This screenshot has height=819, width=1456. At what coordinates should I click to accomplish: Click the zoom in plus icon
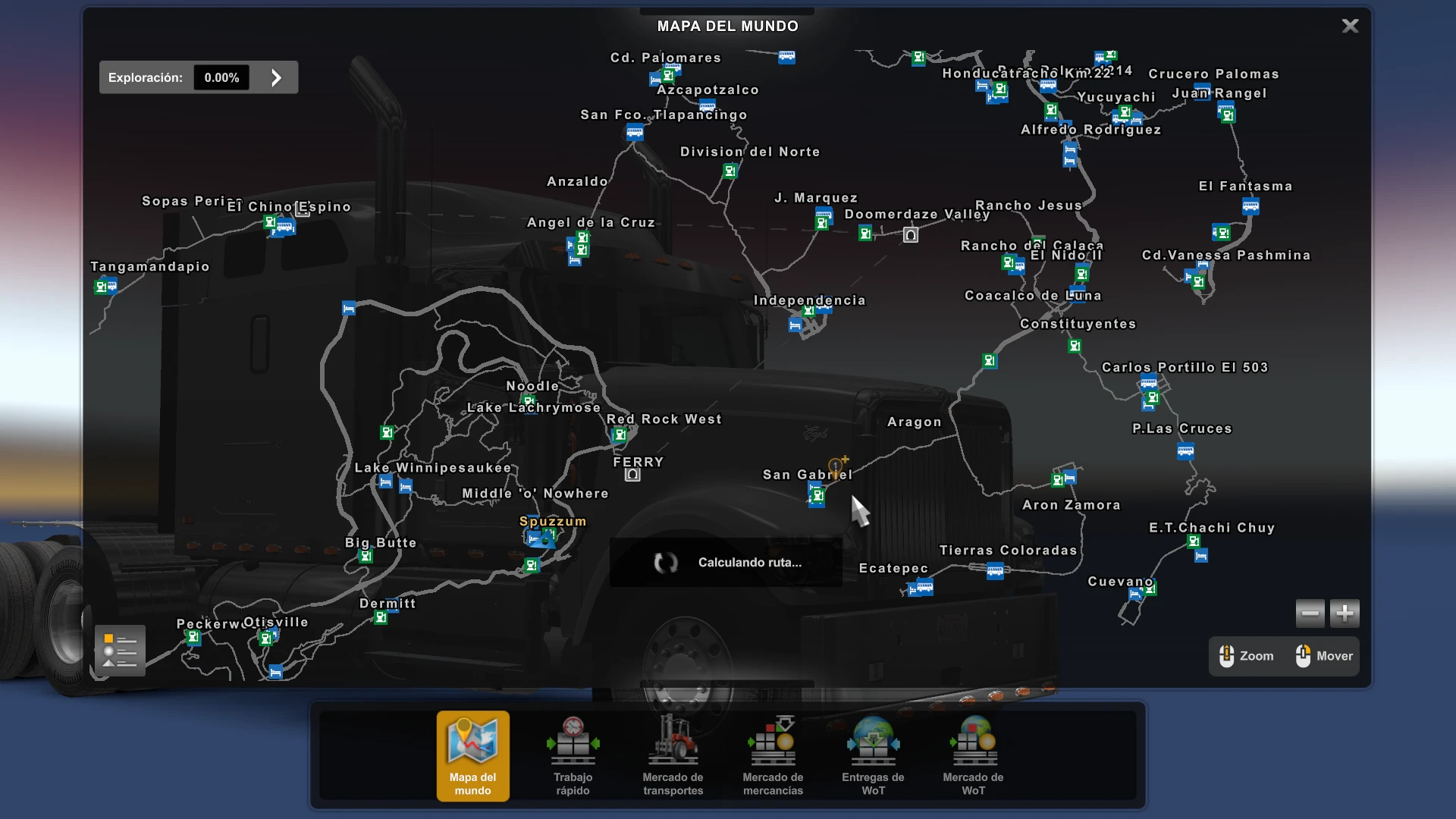pos(1344,613)
